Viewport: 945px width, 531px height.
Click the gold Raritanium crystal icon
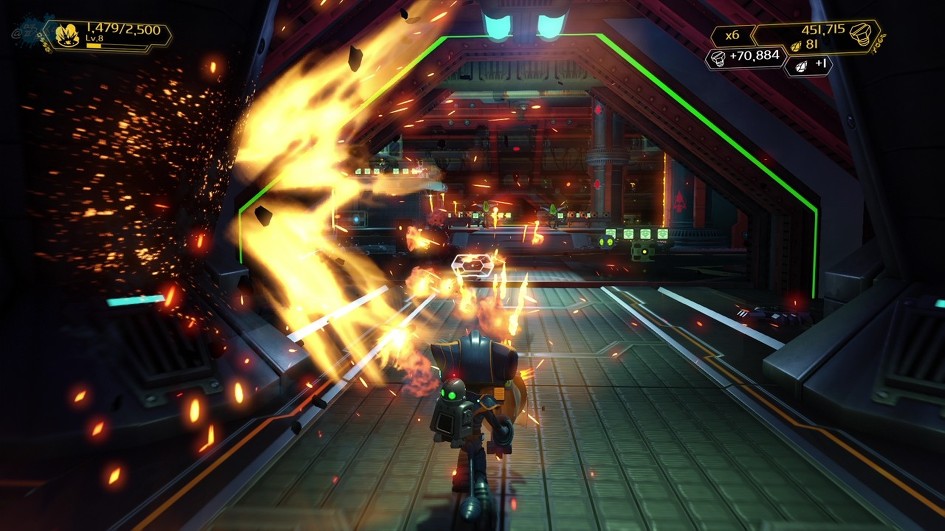click(795, 45)
